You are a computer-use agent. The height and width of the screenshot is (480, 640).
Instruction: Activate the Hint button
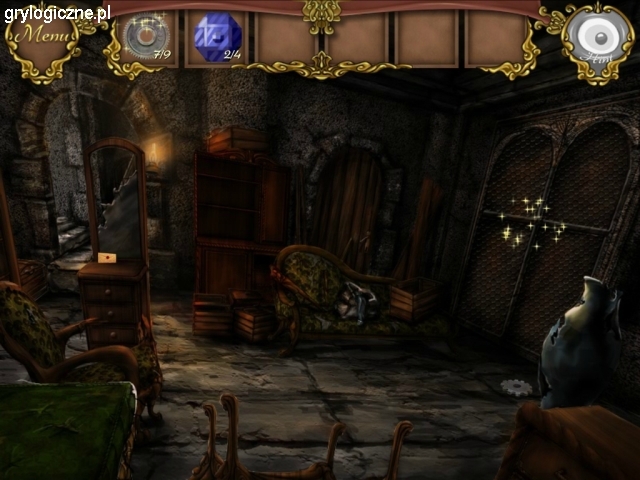[x=597, y=38]
